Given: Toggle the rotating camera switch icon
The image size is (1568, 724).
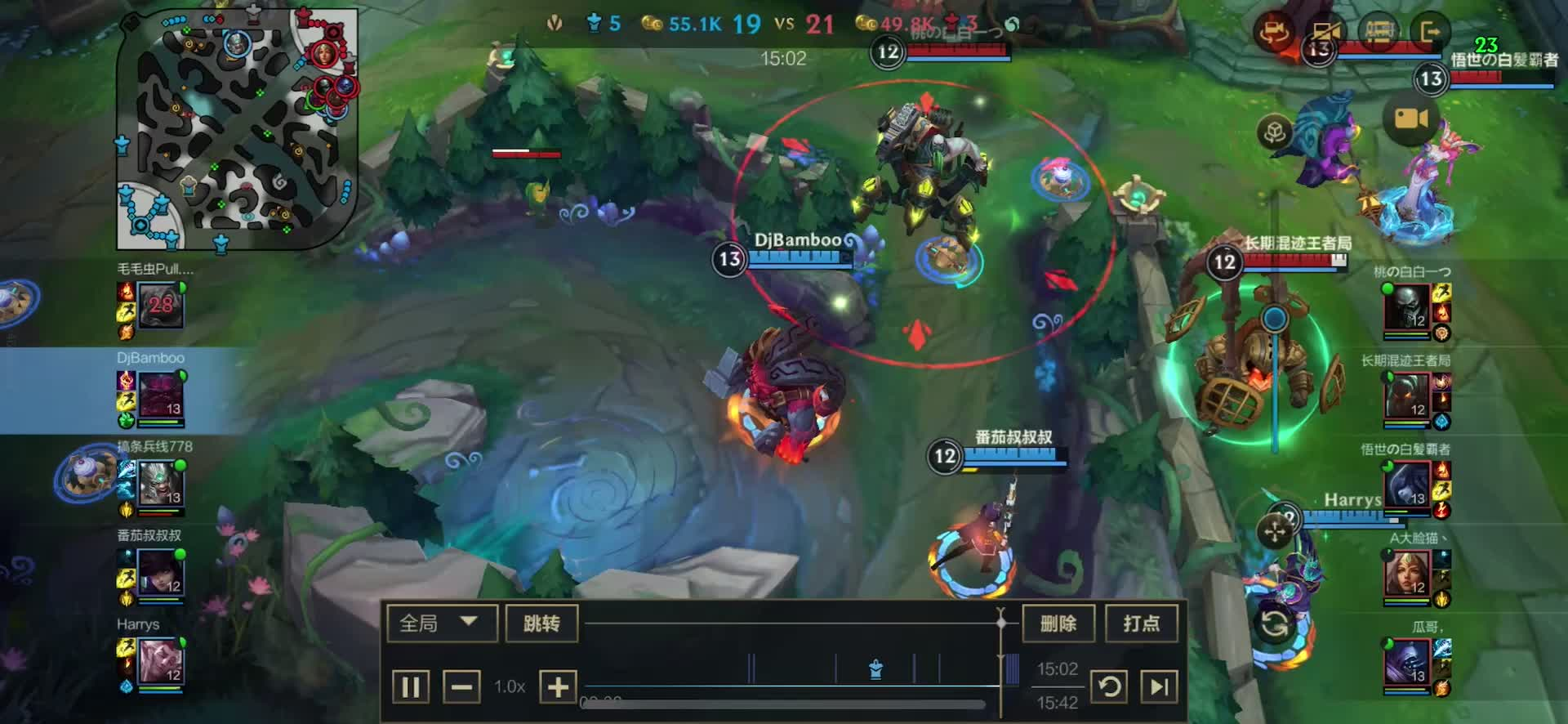Looking at the screenshot, I should click(1274, 33).
